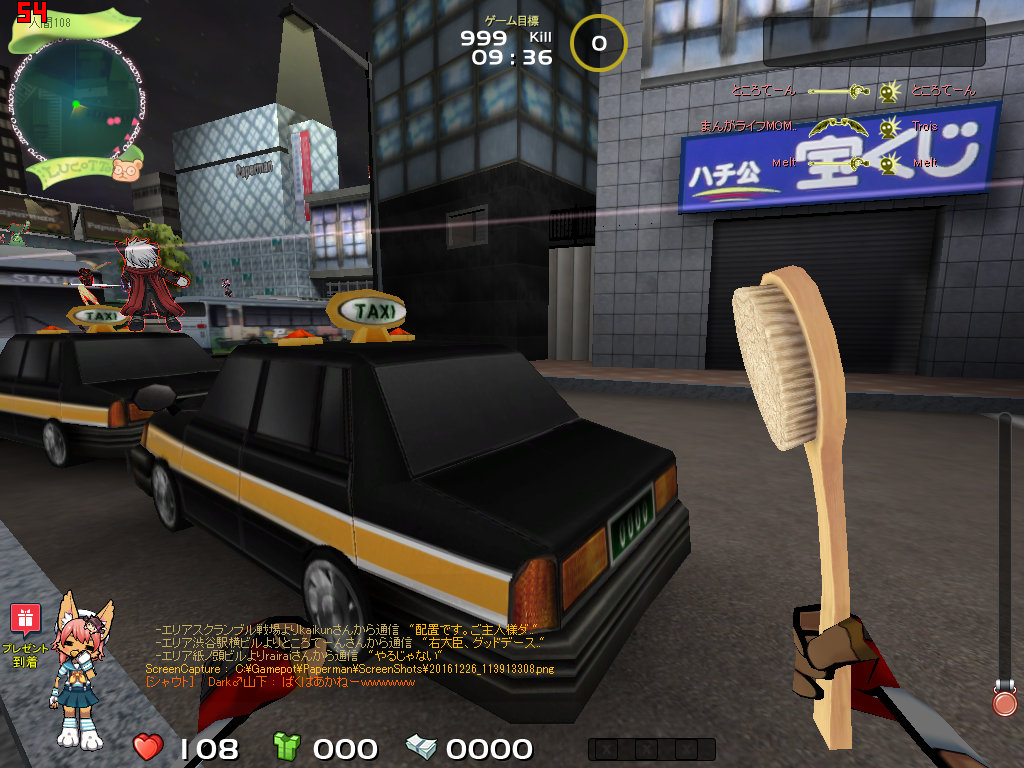Open the present arrival gift icon

point(25,619)
